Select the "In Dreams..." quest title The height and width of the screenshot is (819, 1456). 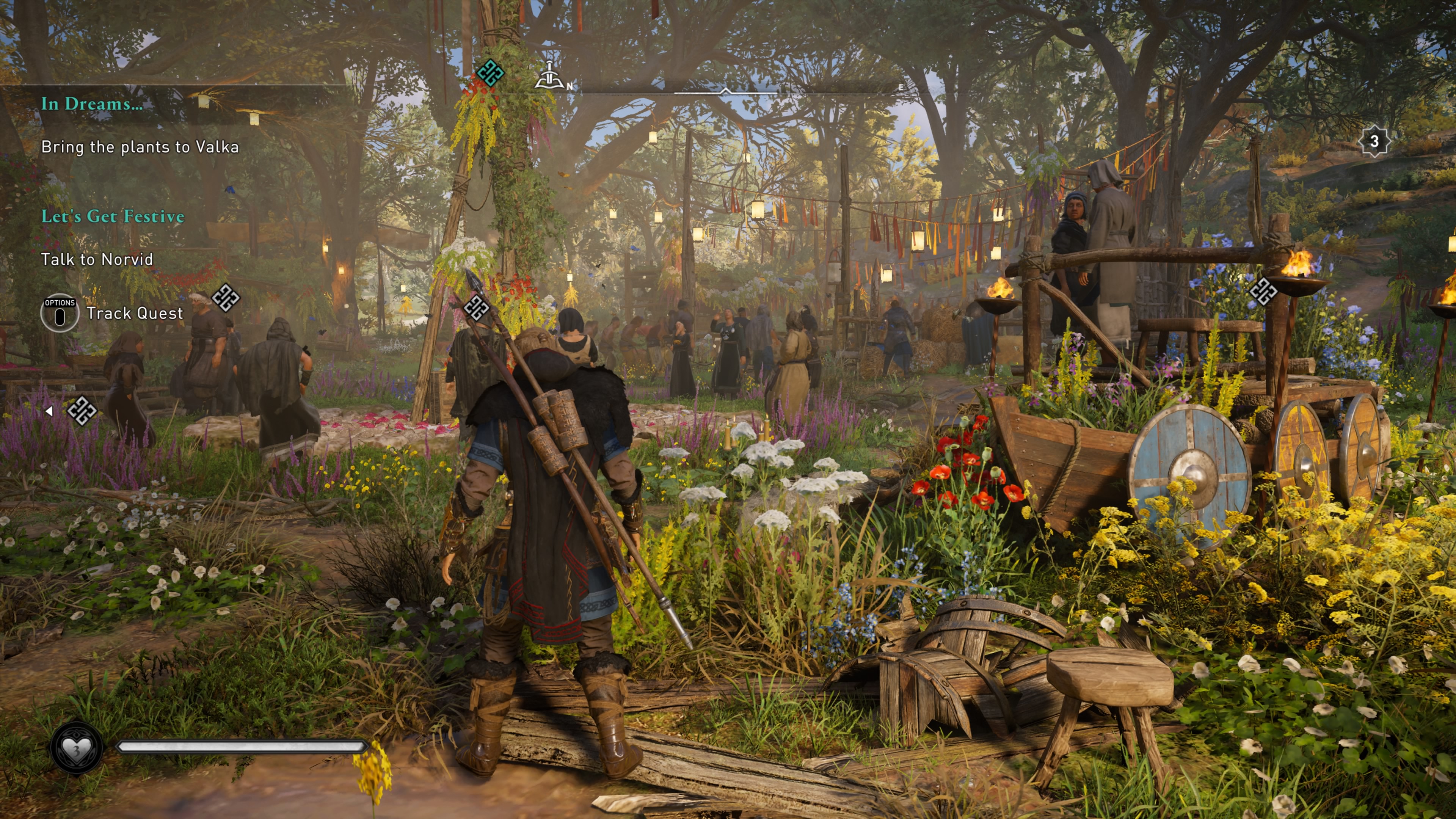pos(91,104)
